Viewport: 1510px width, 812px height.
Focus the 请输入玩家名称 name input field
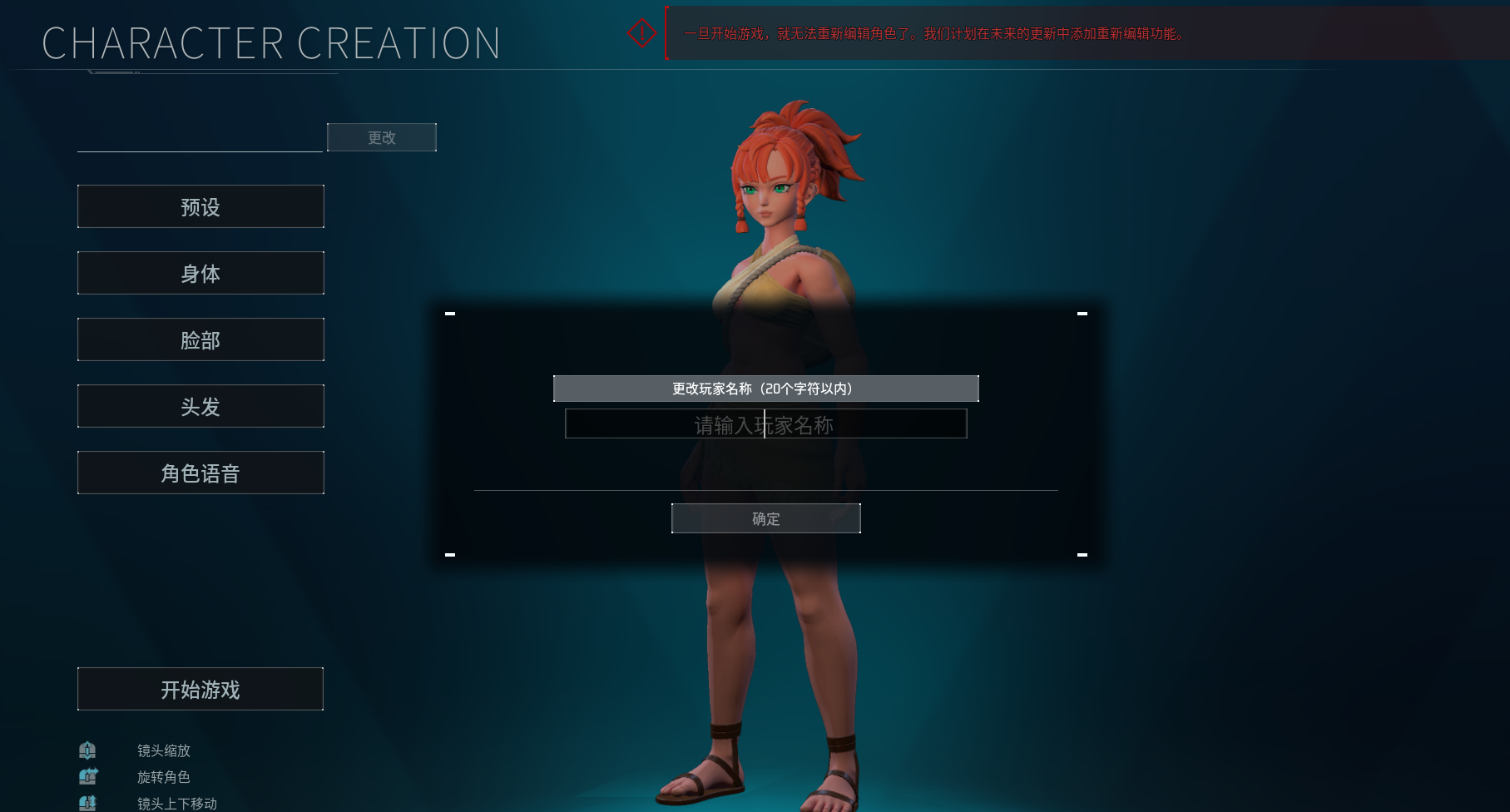click(x=765, y=424)
